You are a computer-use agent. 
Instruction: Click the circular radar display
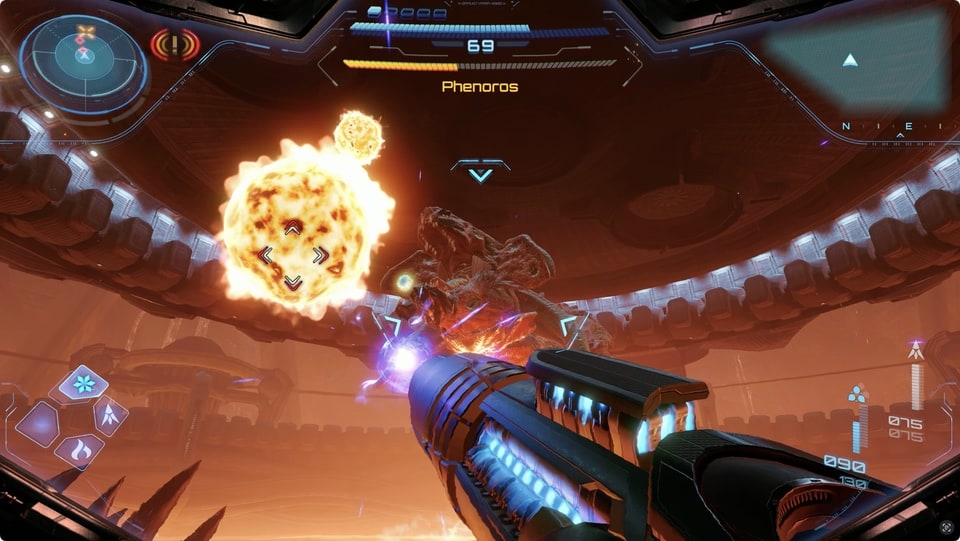(84, 62)
